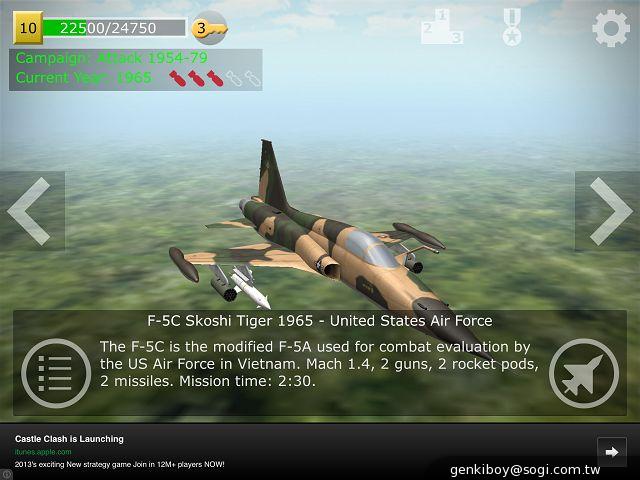The width and height of the screenshot is (640, 480).
Task: Go to the previous aircraft
Action: (x=30, y=211)
